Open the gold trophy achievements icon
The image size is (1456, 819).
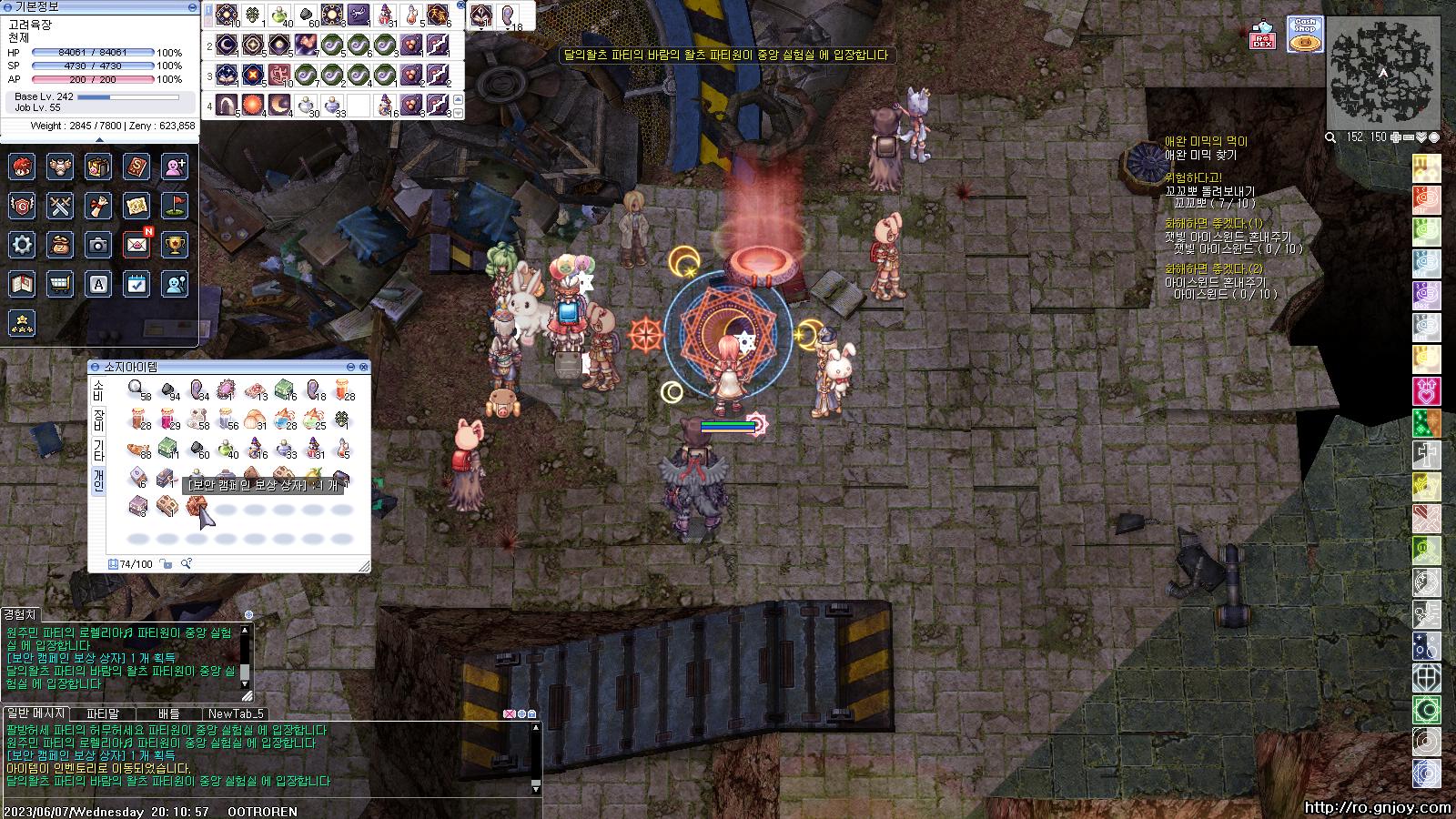coord(175,244)
